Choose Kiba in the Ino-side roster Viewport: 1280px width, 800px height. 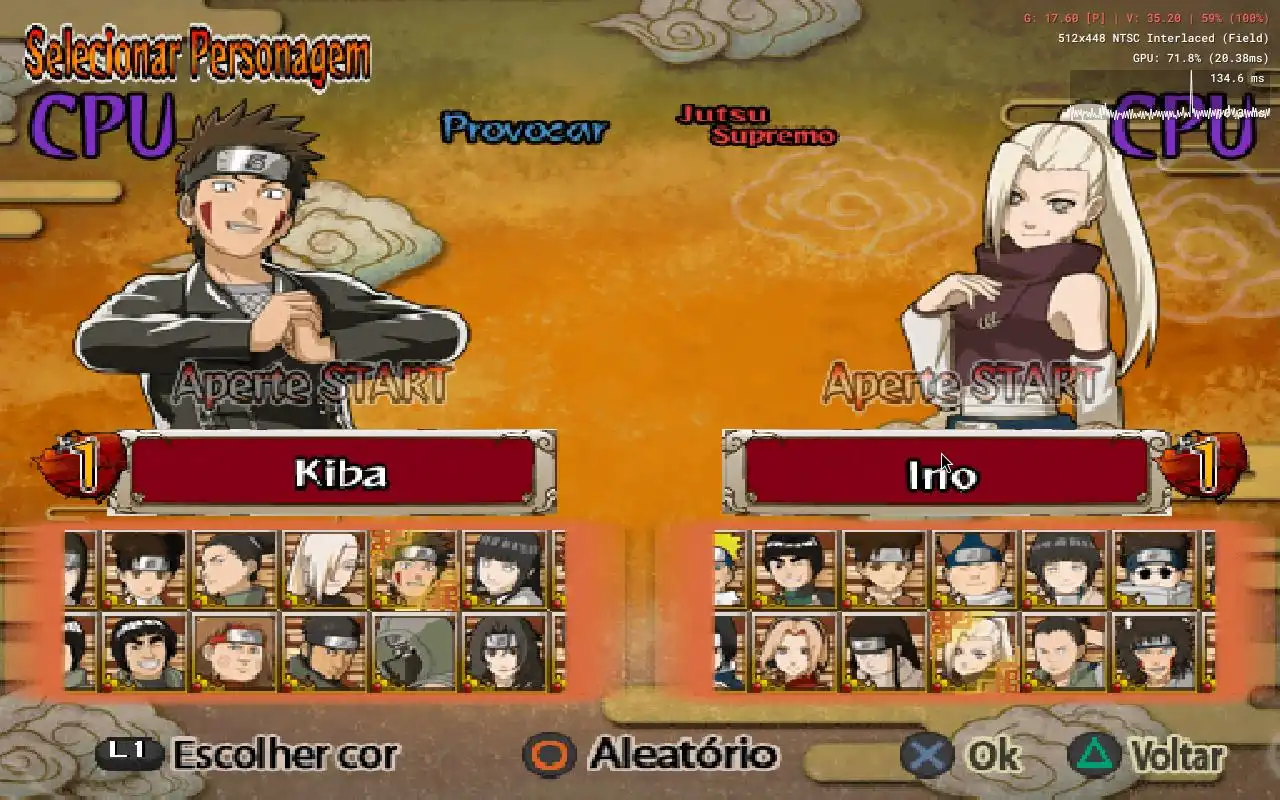tap(1154, 651)
